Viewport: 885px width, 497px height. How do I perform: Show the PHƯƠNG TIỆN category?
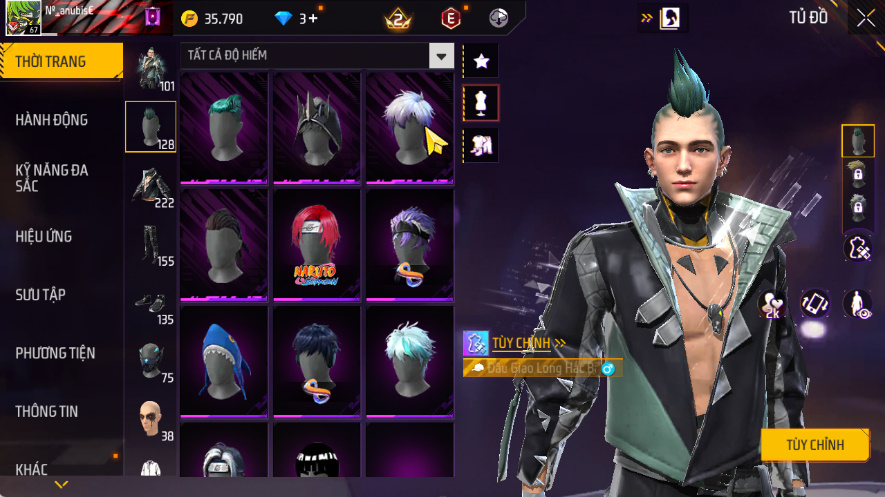(55, 353)
